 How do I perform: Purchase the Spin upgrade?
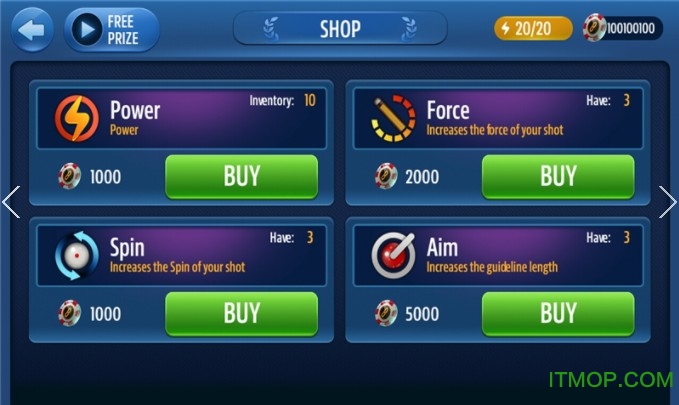click(x=241, y=313)
